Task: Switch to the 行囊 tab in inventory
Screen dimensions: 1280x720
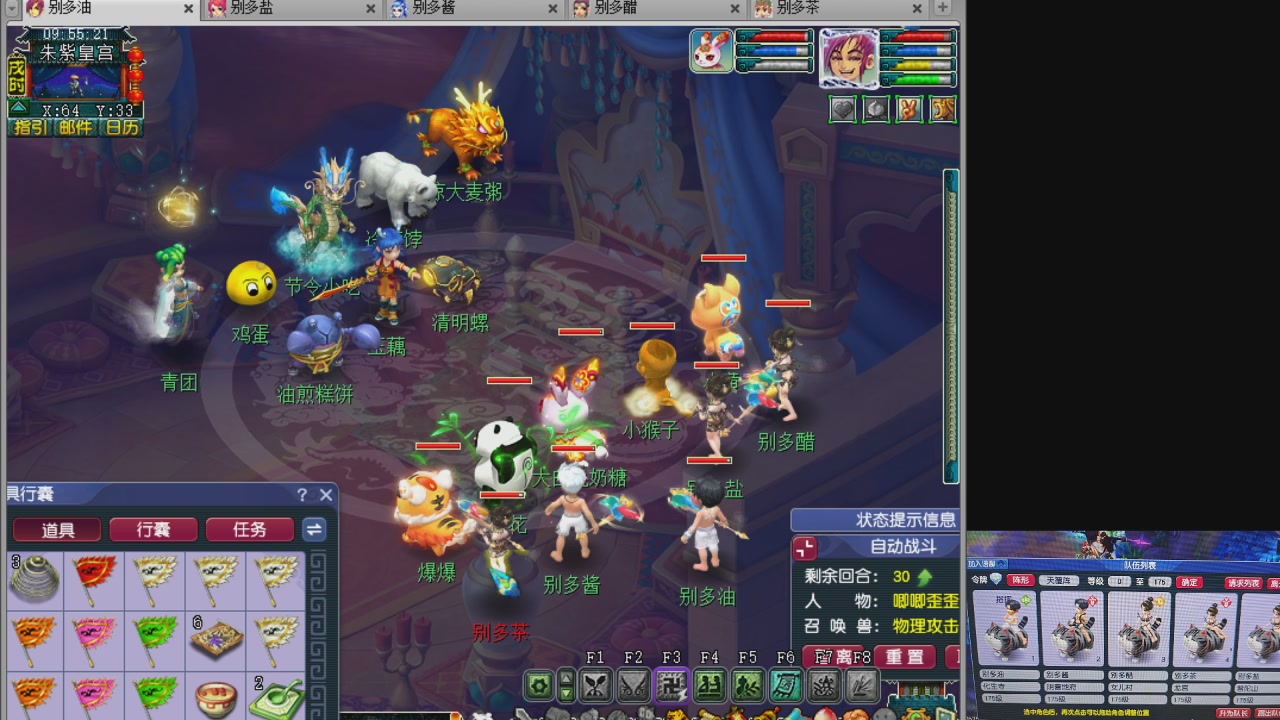Action: [x=152, y=530]
